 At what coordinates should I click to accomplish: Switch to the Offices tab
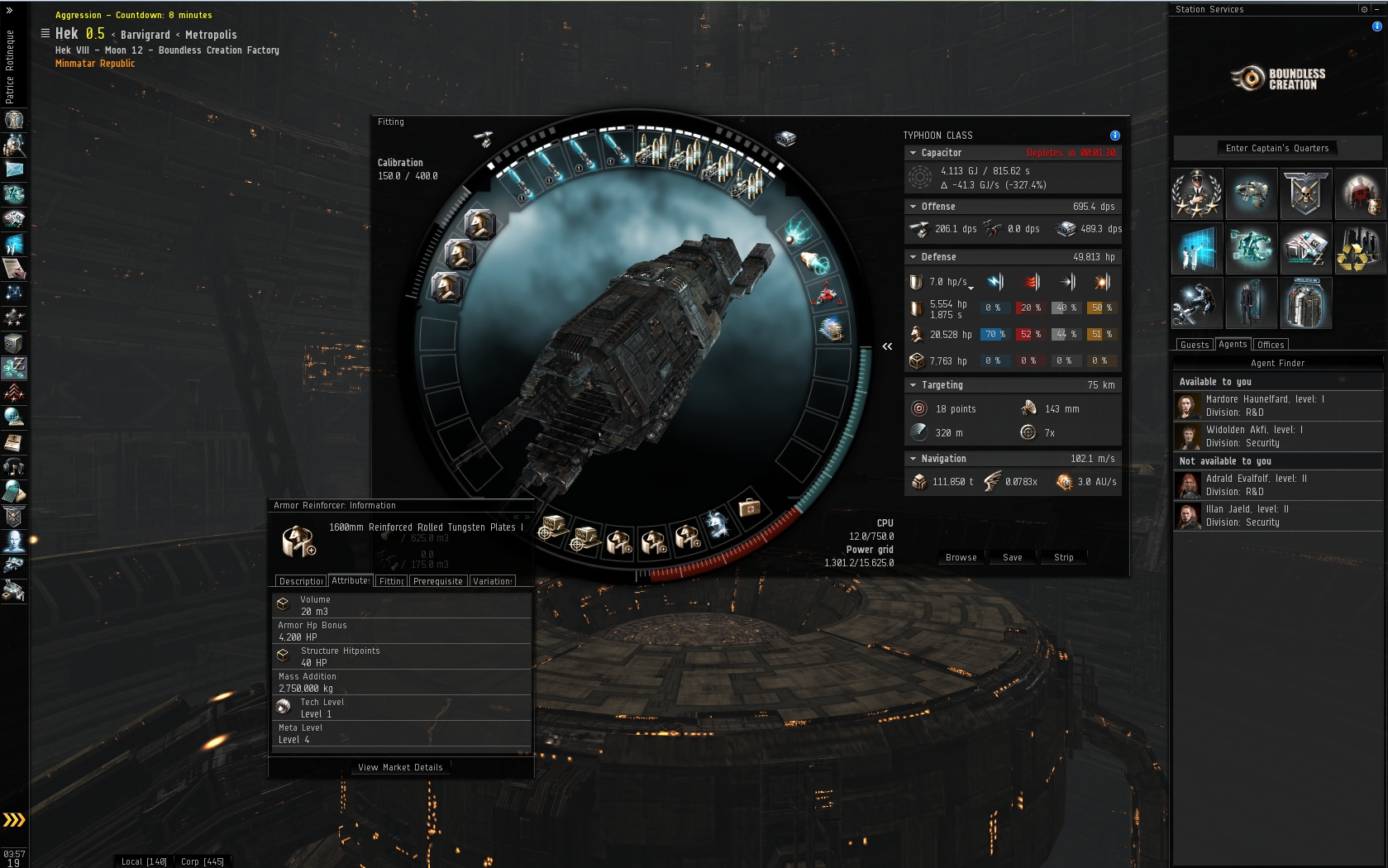[x=1271, y=344]
